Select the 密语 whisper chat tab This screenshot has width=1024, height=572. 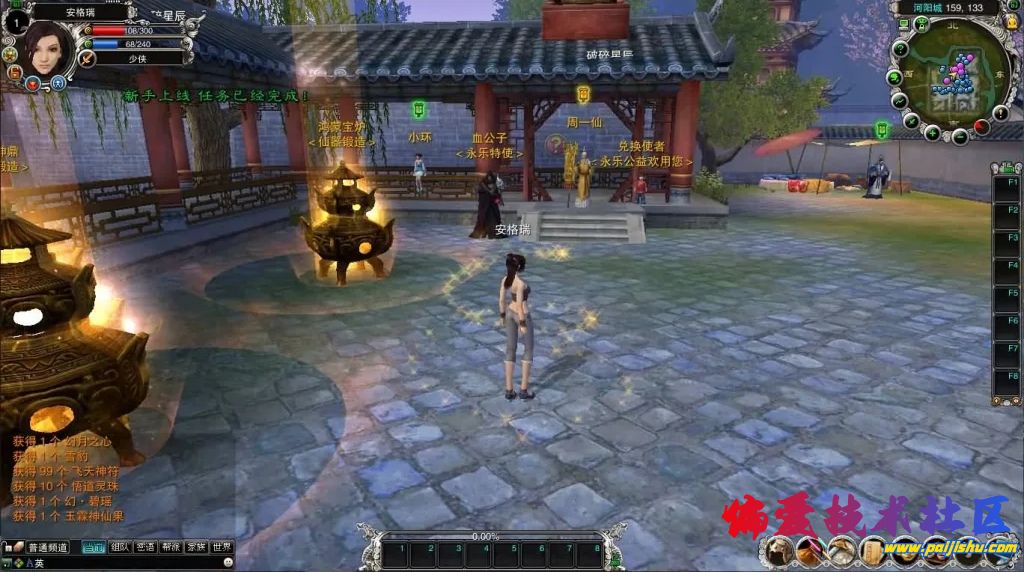146,547
